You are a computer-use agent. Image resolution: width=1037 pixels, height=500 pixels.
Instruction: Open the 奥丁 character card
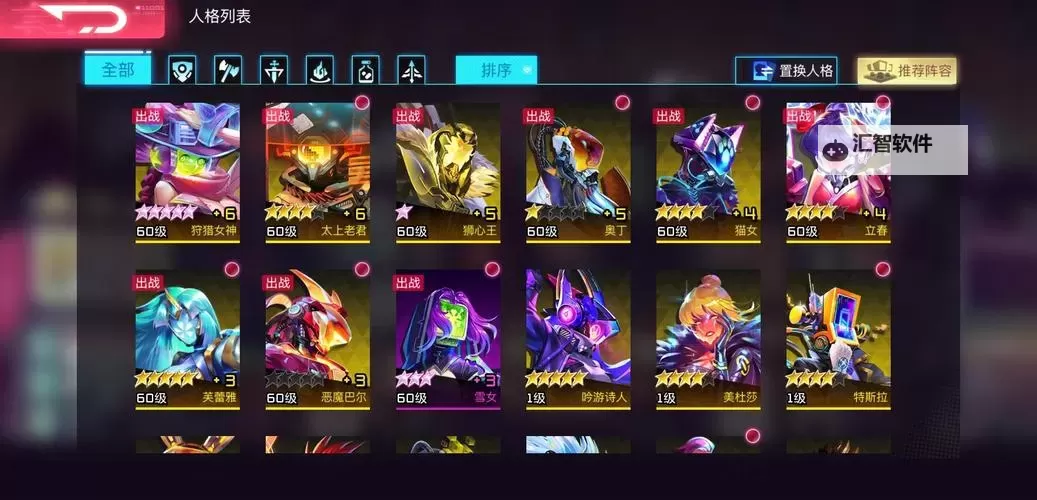[578, 170]
